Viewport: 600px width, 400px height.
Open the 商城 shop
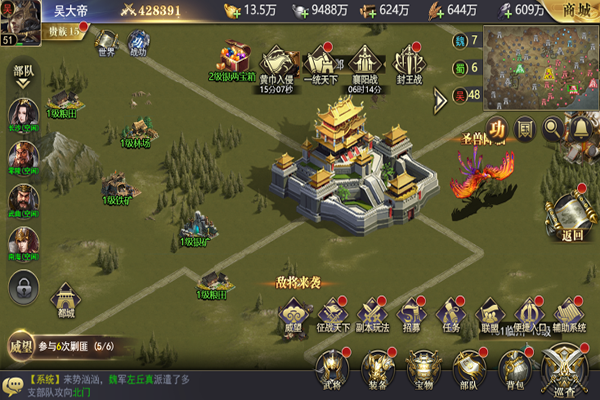coord(576,11)
